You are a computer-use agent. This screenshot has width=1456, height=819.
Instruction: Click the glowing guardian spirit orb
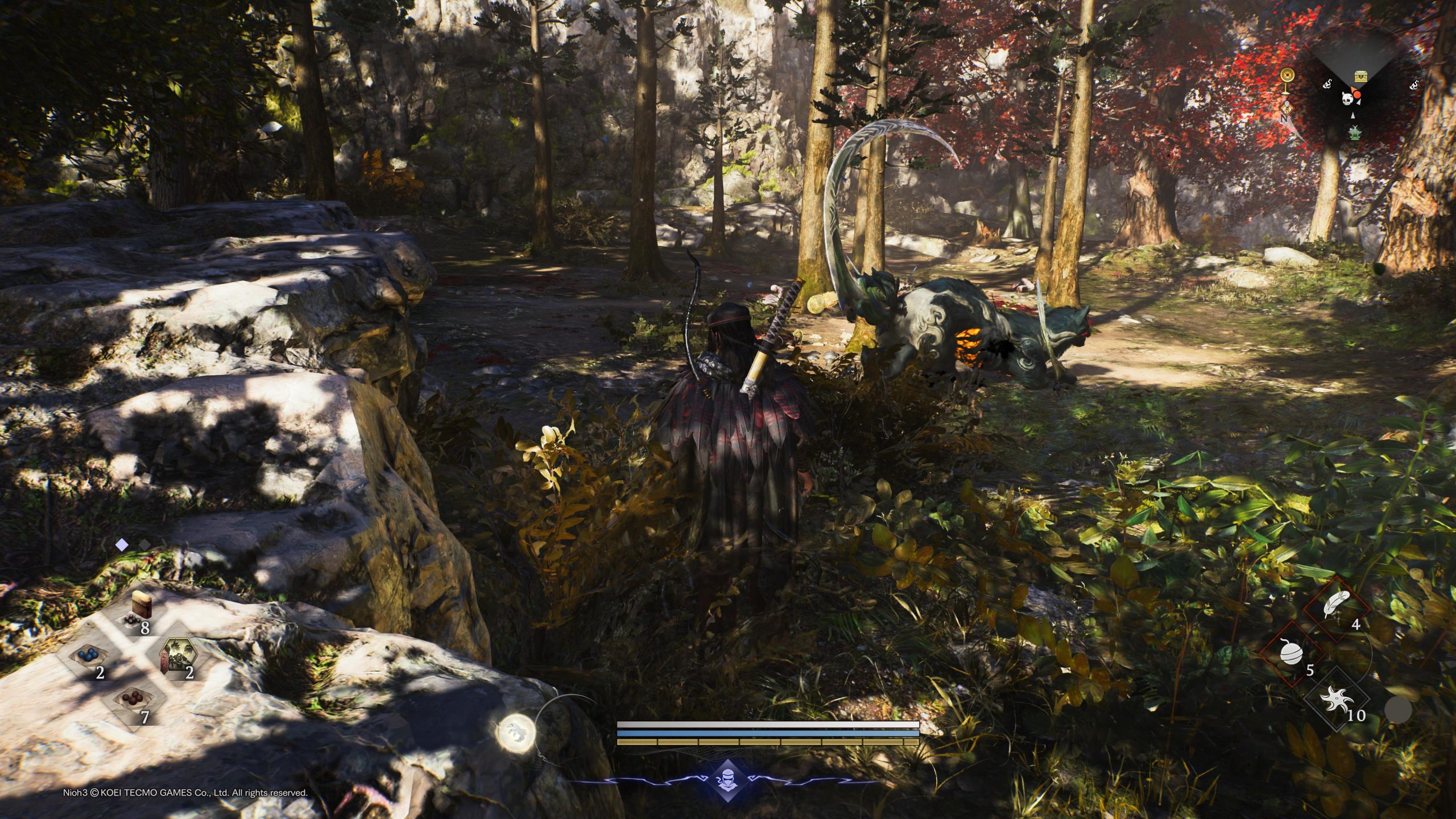click(517, 733)
